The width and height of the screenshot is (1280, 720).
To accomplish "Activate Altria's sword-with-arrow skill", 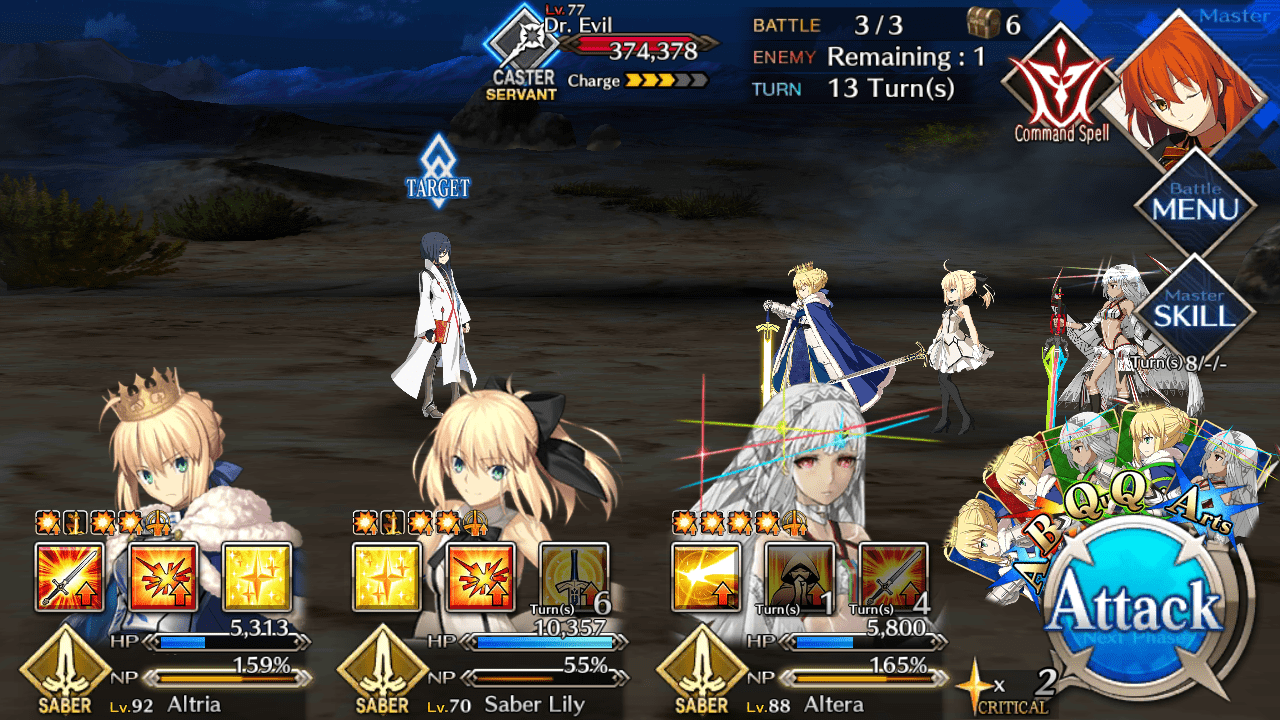I will 70,577.
